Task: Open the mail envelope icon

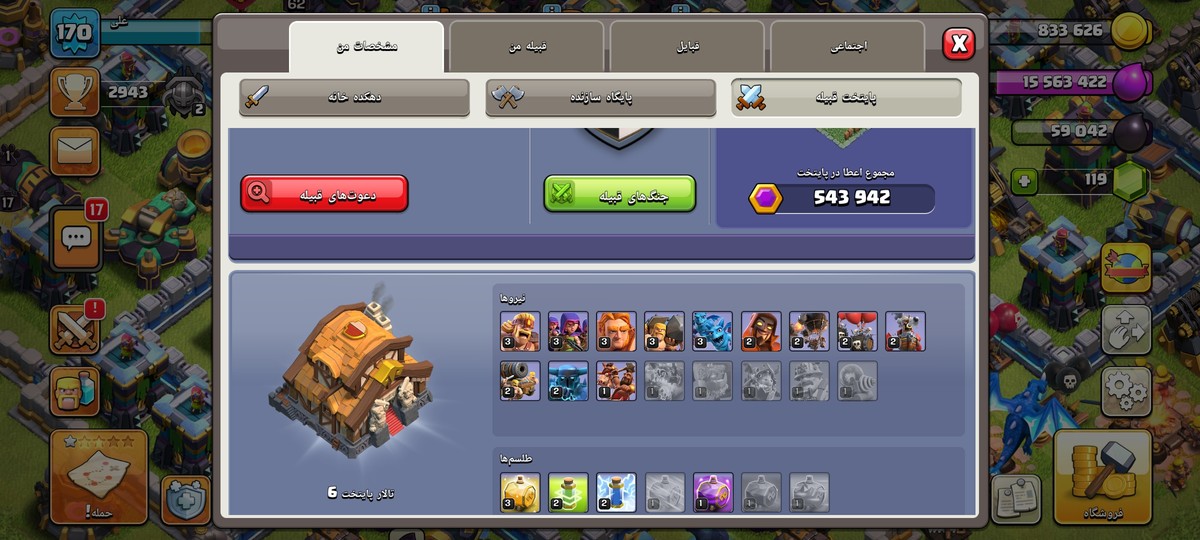Action: coord(74,151)
